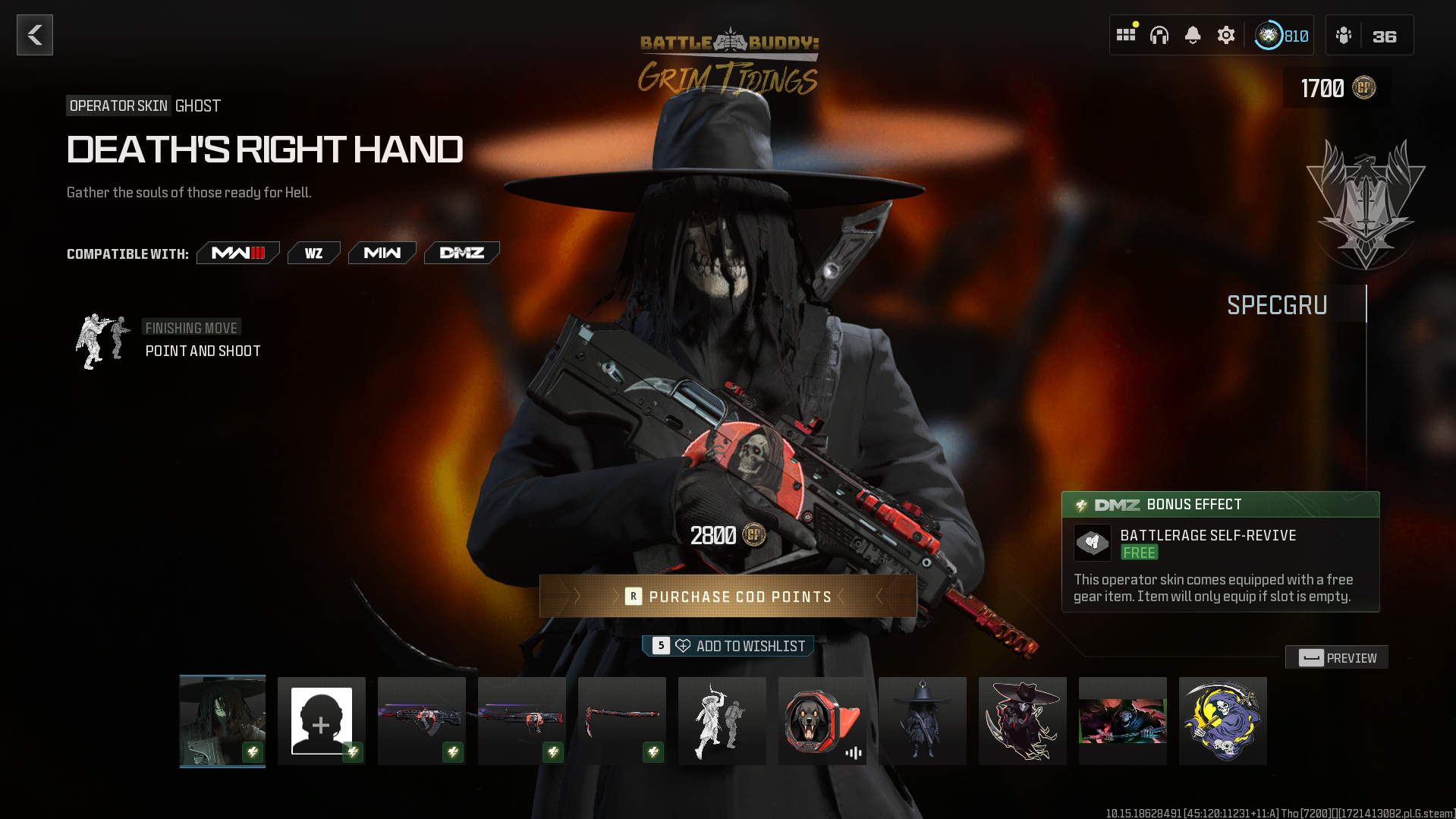Open the grid menu icon
The height and width of the screenshot is (819, 1456).
1126,35
